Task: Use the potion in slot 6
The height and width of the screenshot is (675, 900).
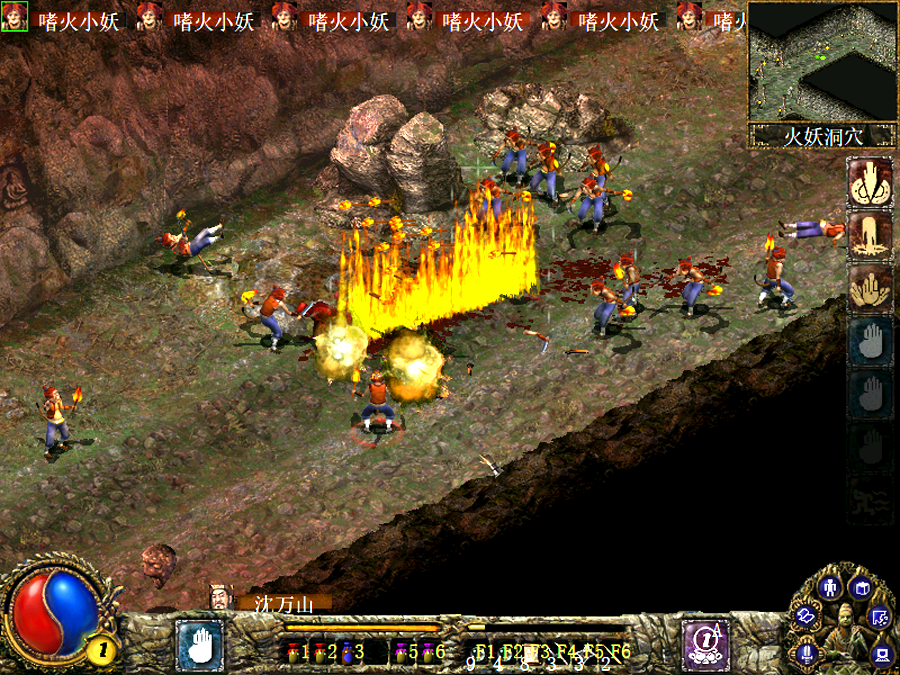Action: click(428, 652)
